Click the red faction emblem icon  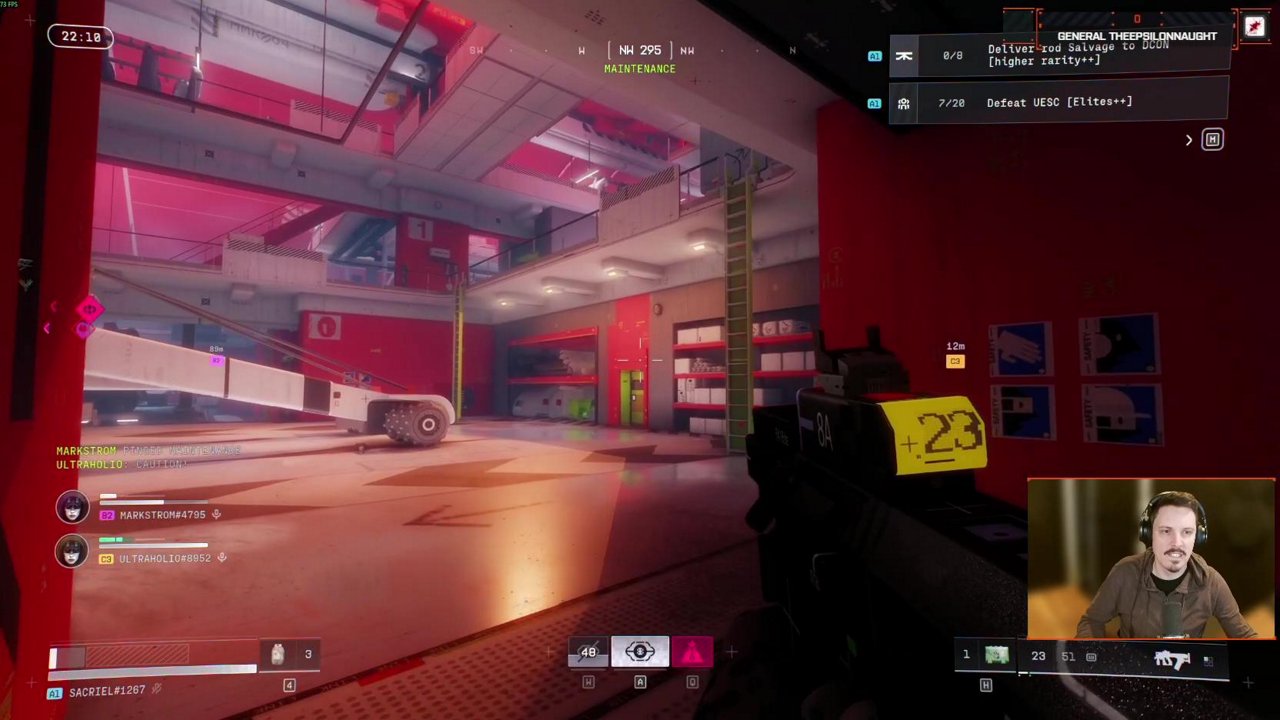pos(1254,27)
